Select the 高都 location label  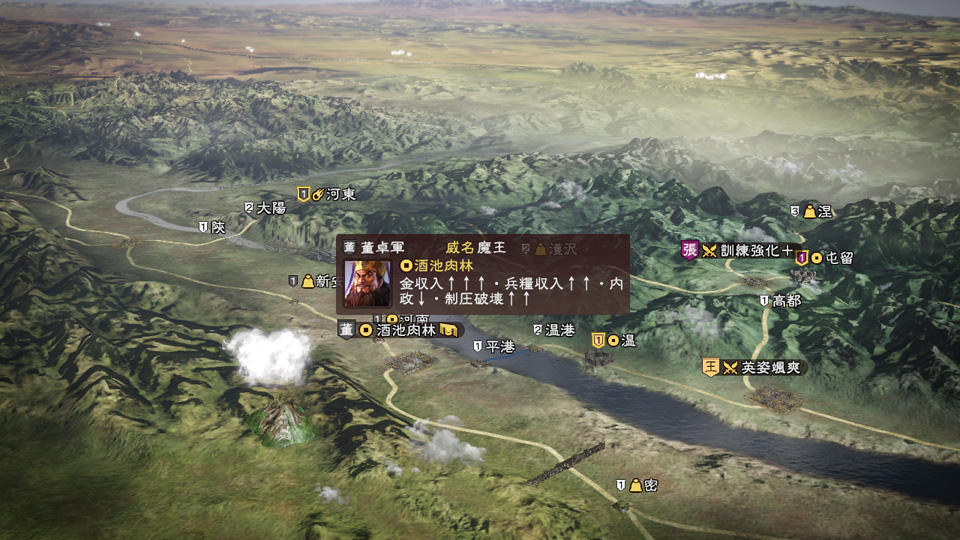coord(780,300)
